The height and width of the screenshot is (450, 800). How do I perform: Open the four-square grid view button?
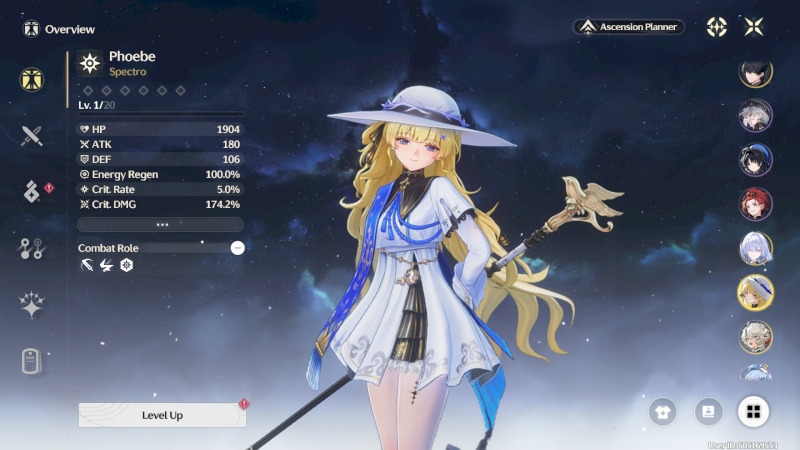point(753,410)
